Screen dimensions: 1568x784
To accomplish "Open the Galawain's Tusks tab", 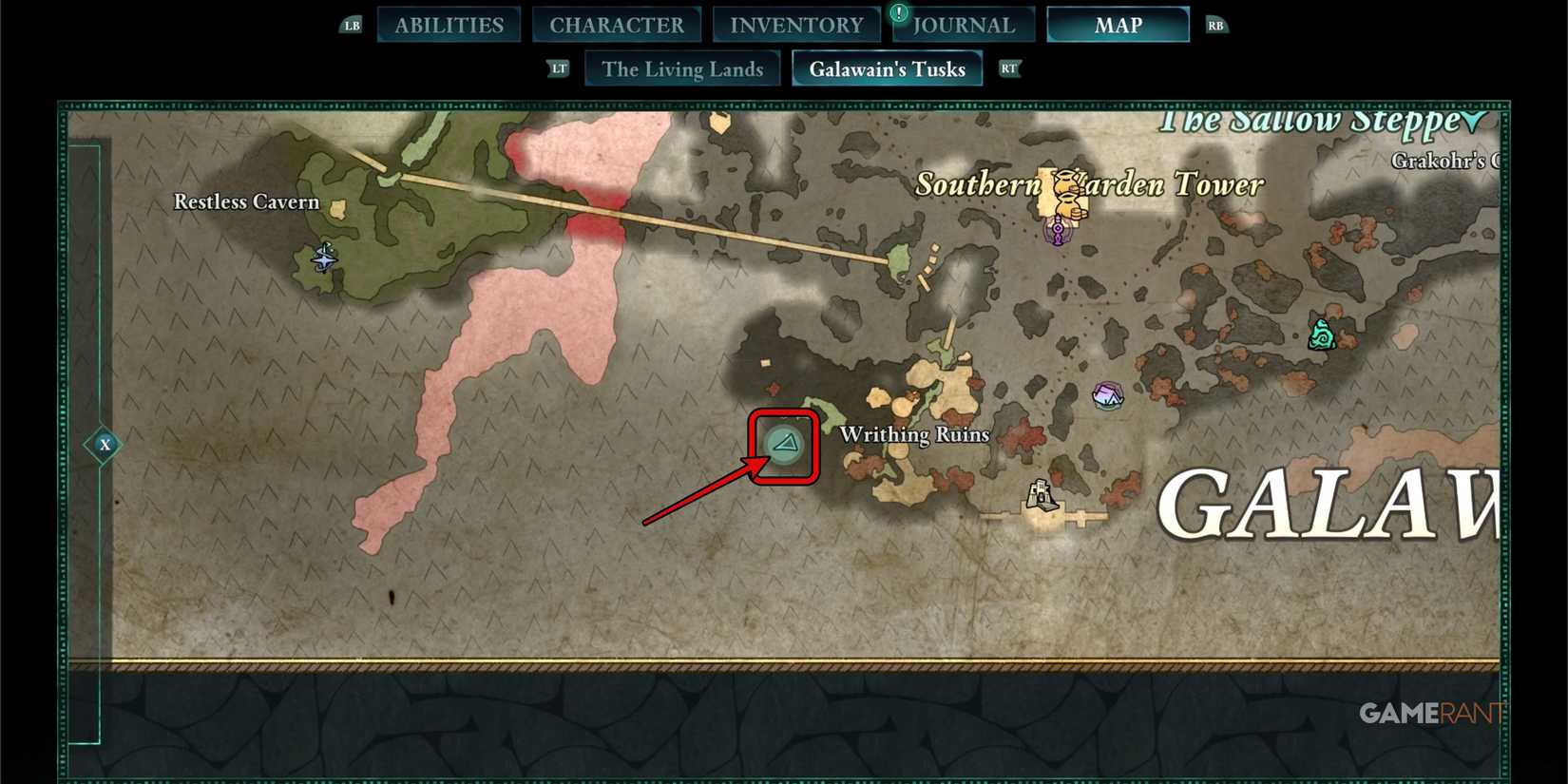I will click(887, 68).
